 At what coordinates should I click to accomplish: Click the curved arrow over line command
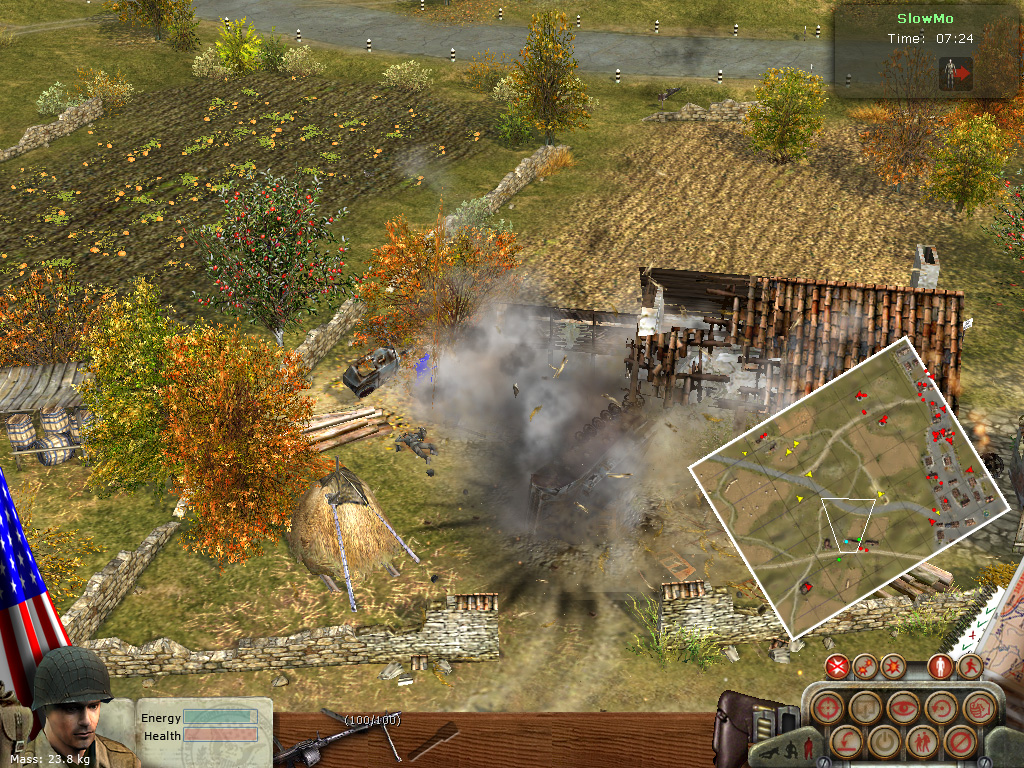coord(845,743)
